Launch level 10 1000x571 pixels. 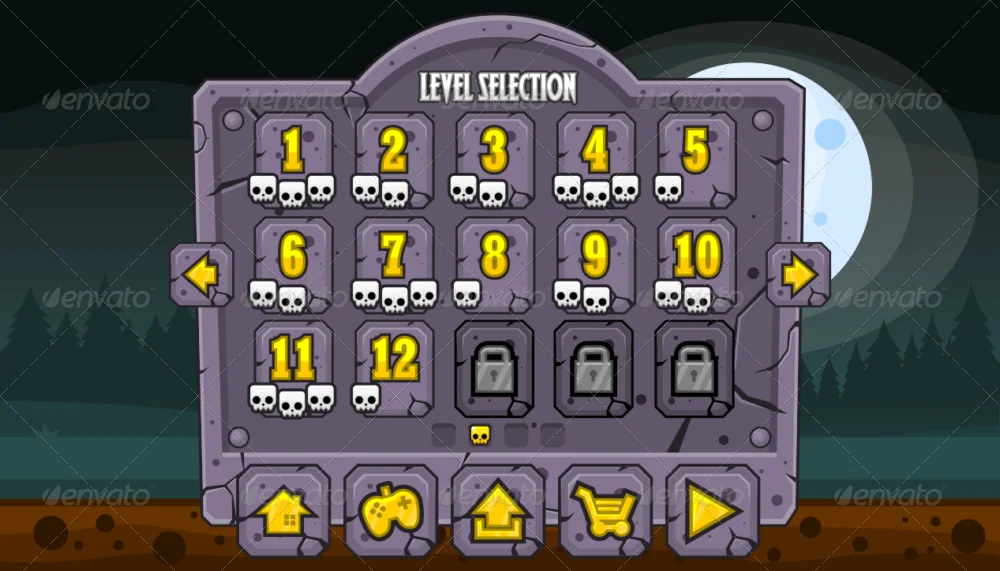point(696,263)
